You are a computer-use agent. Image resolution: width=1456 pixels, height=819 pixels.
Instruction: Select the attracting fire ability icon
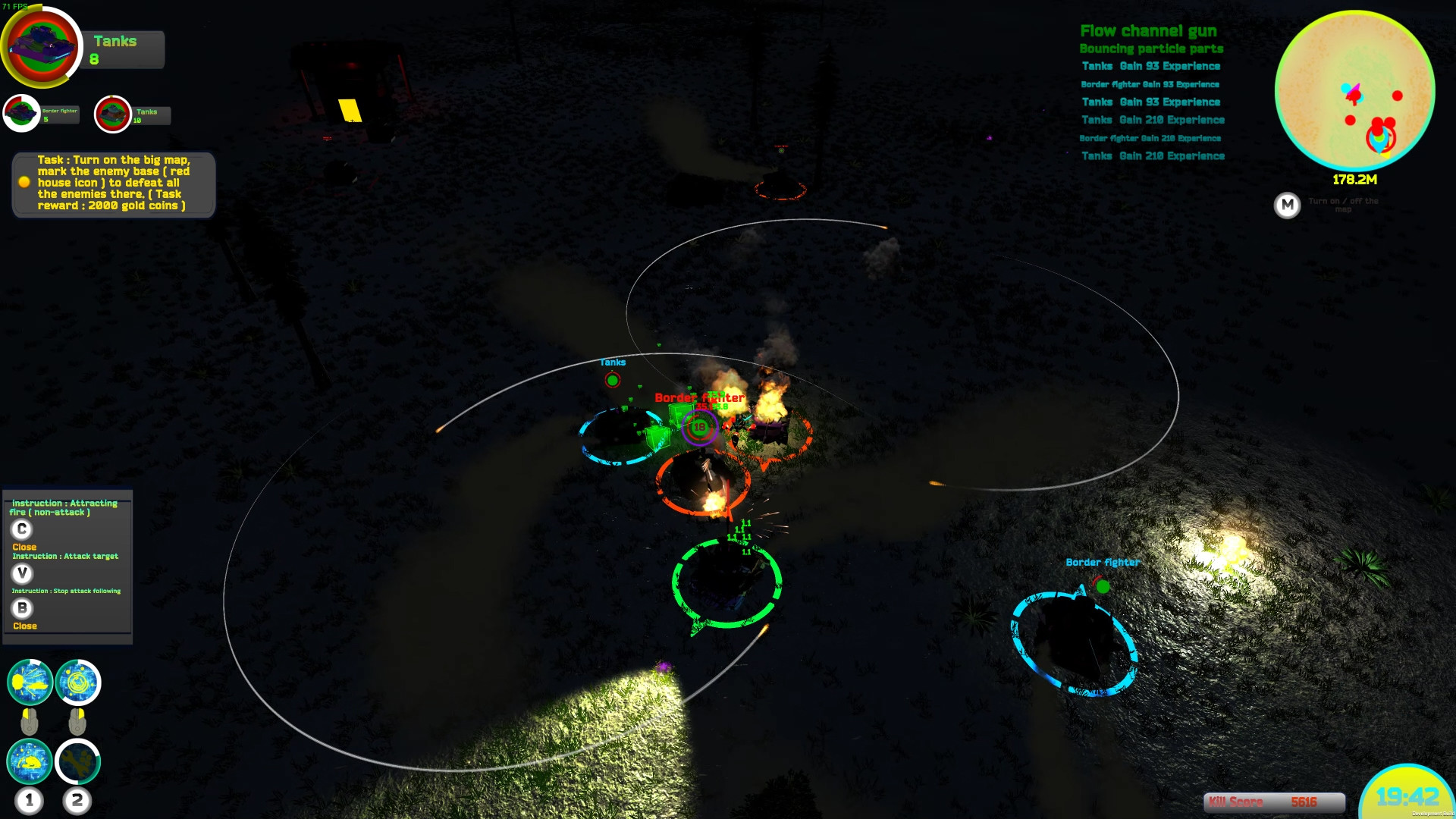click(30, 682)
